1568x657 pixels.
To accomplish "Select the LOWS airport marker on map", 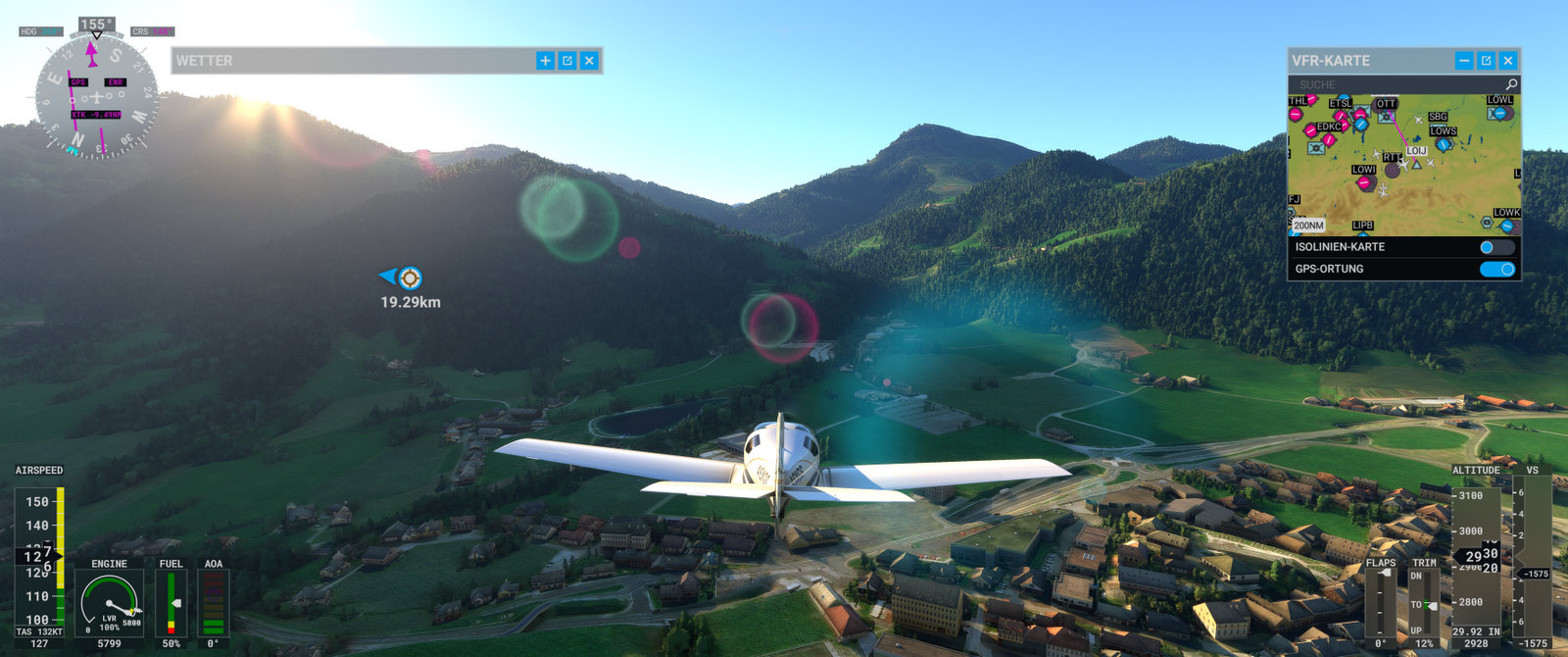I will click(x=1443, y=143).
